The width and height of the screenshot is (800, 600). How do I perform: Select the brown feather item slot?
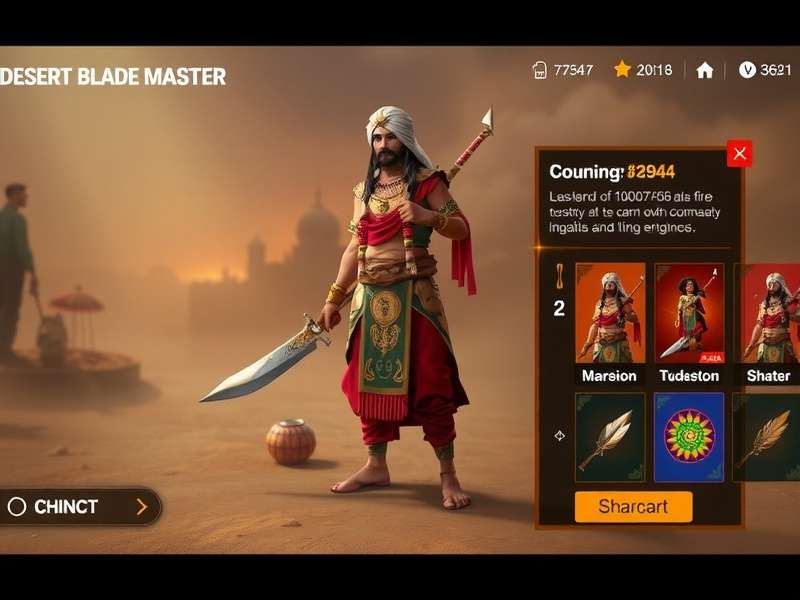(768, 437)
